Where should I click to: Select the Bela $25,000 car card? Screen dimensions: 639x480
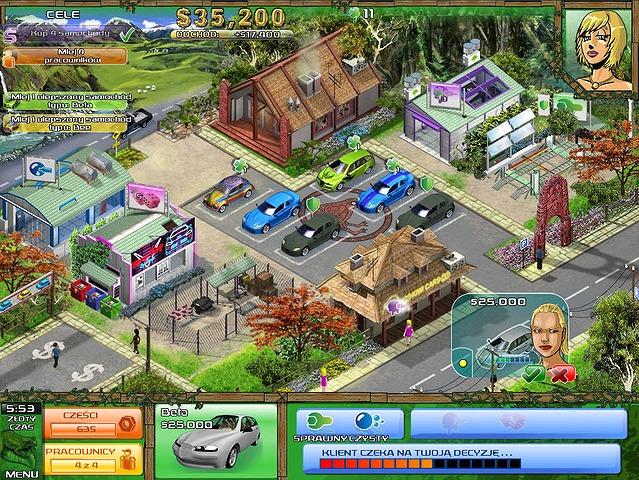click(217, 437)
